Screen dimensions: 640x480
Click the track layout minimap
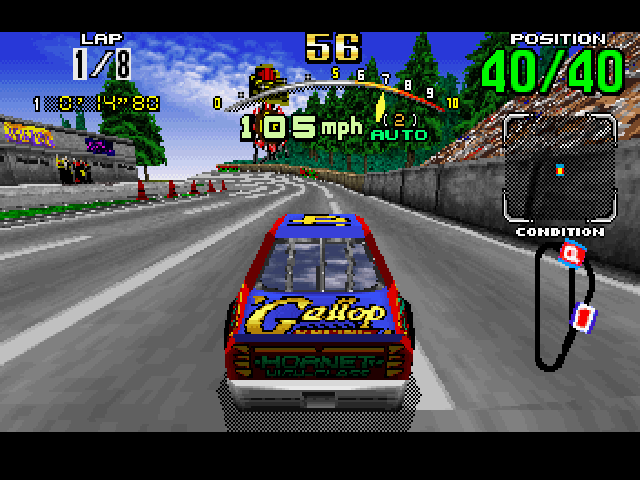(564, 305)
